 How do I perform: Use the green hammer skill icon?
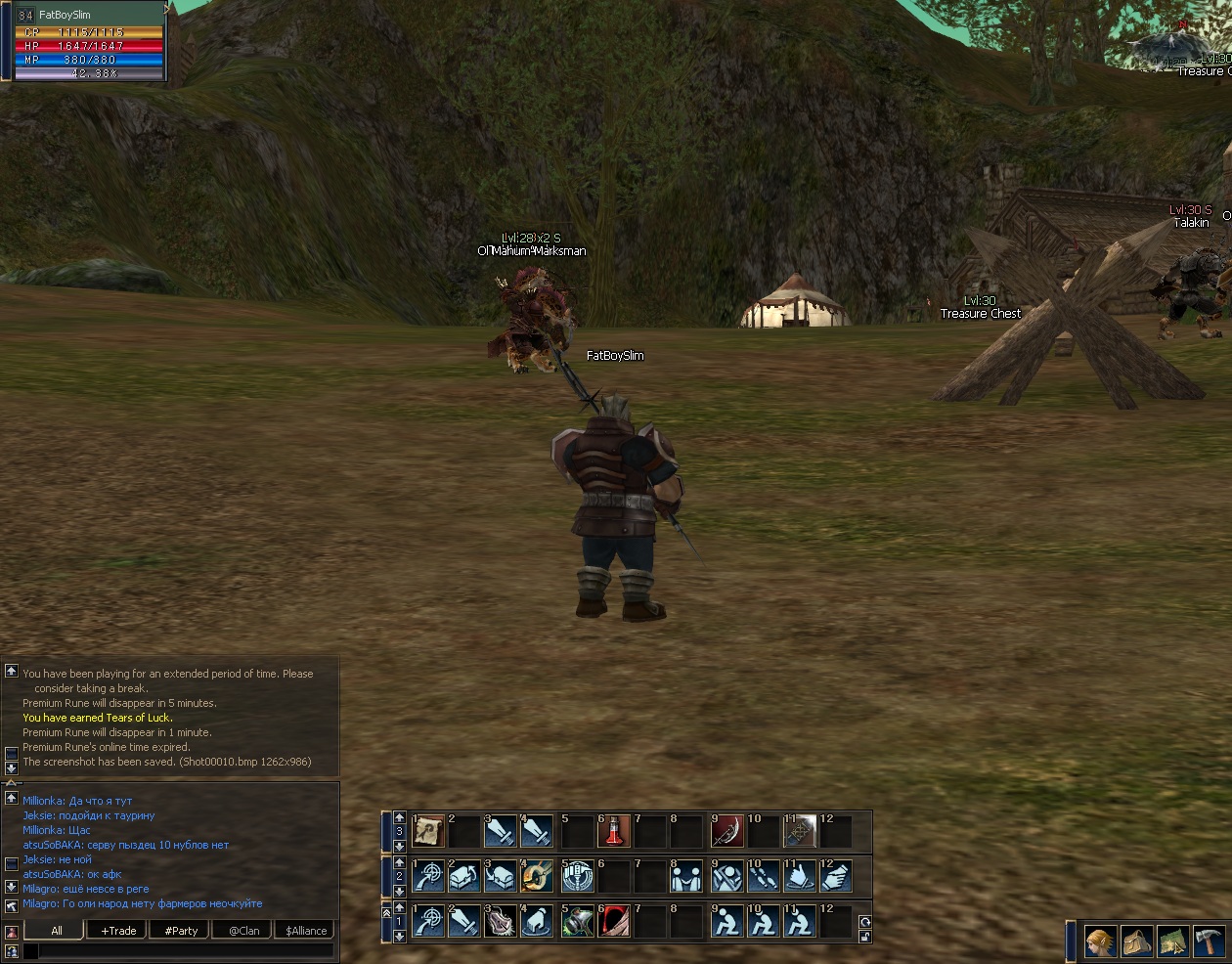coord(577,921)
